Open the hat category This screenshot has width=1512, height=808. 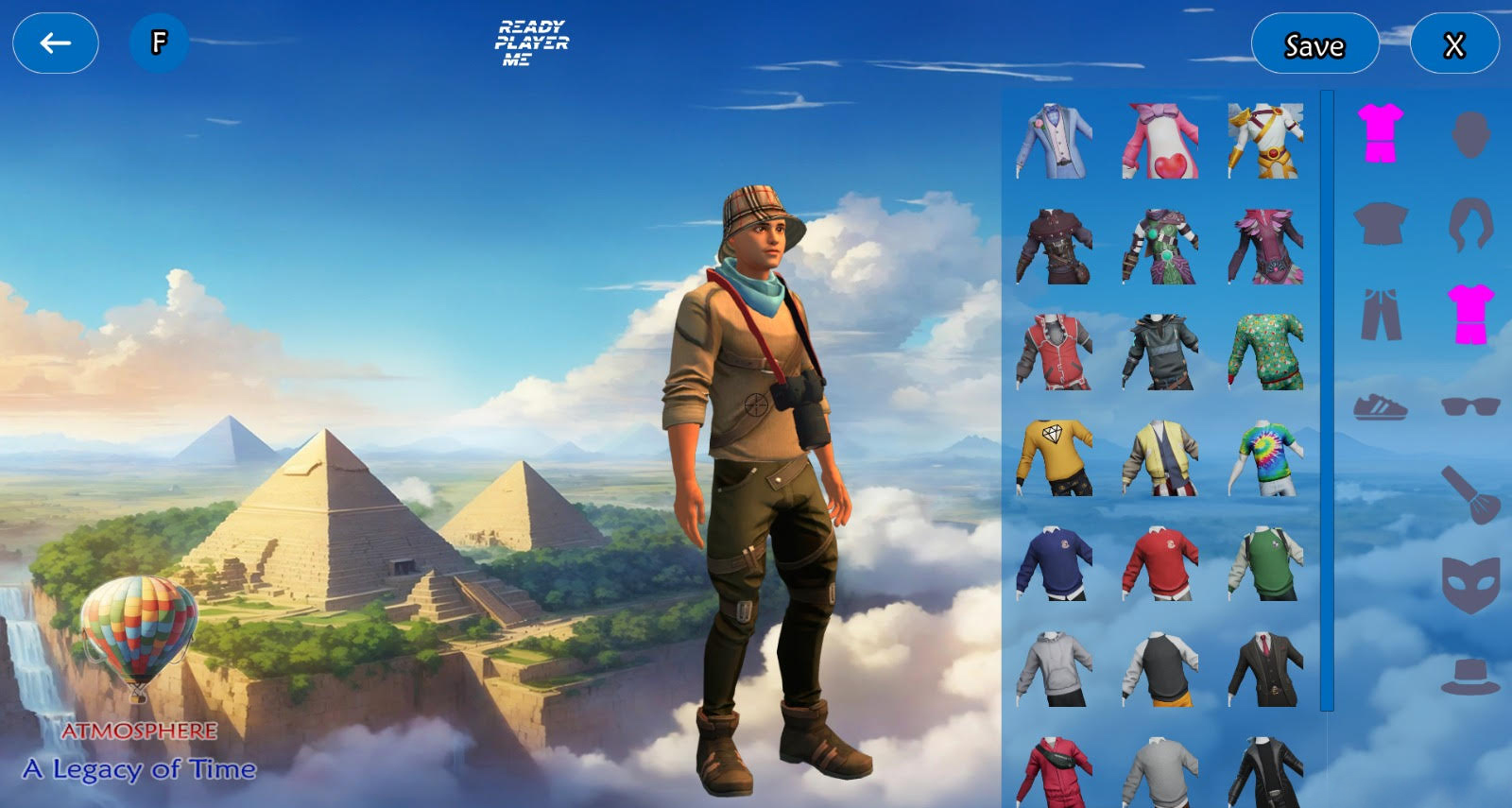click(1470, 677)
